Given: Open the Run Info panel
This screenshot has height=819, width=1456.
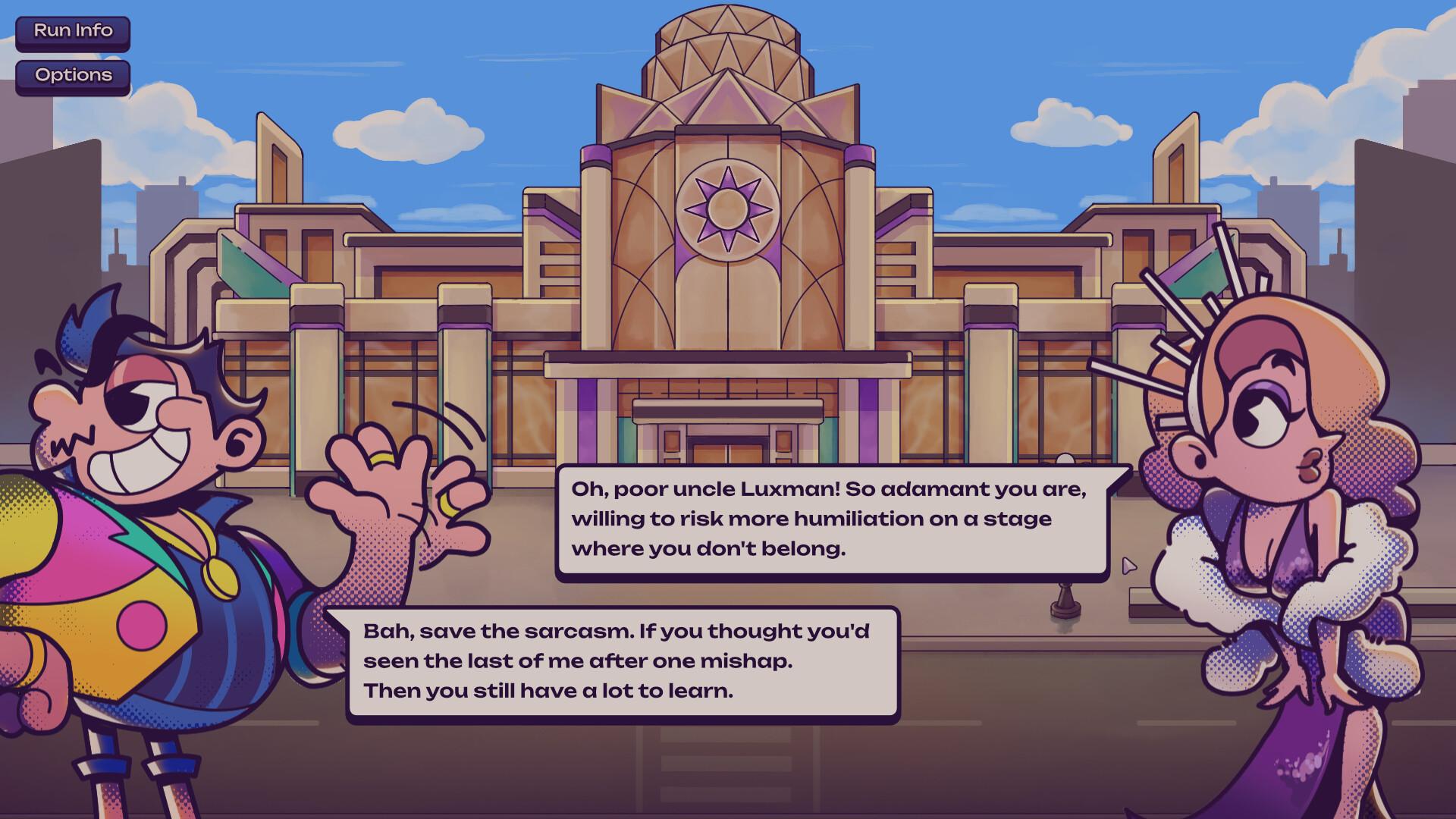Looking at the screenshot, I should point(72,32).
